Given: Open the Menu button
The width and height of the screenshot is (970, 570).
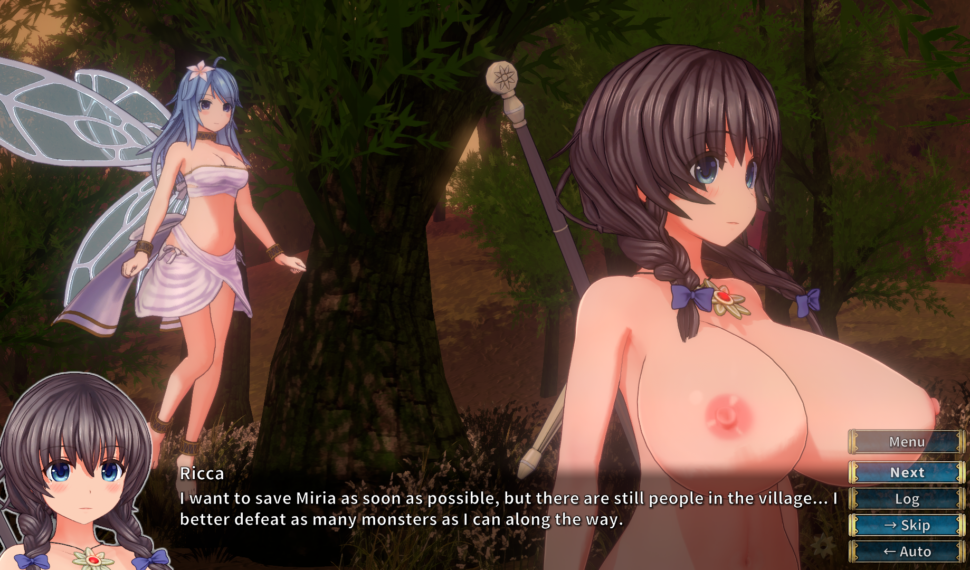Looking at the screenshot, I should point(906,442).
